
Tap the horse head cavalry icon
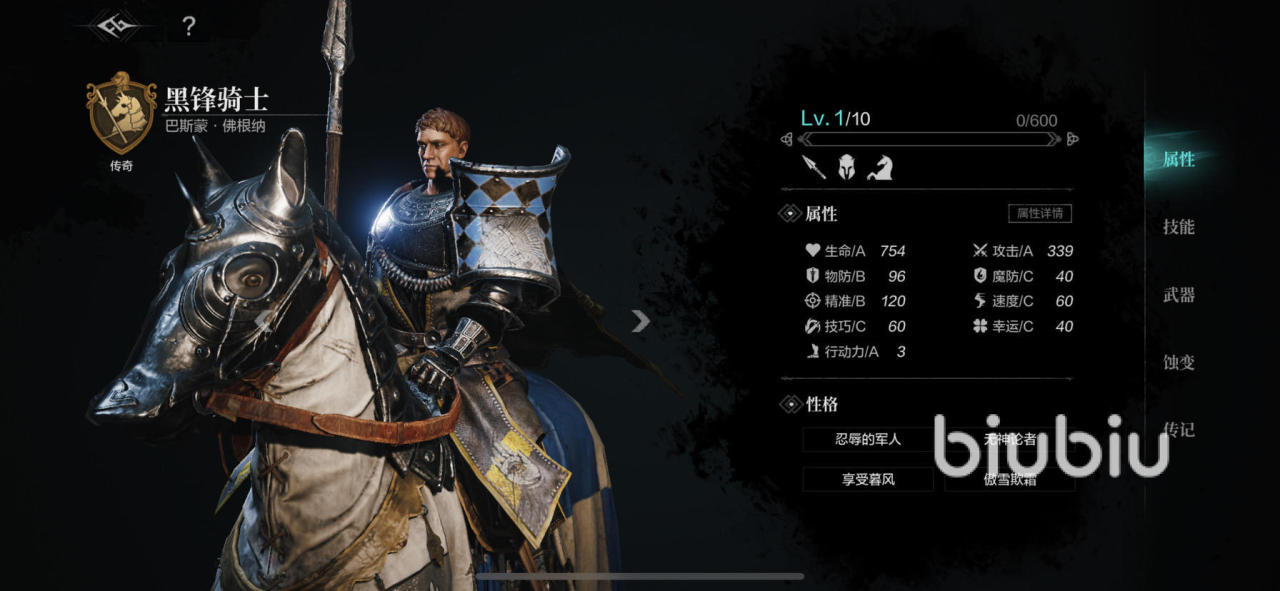pos(879,167)
